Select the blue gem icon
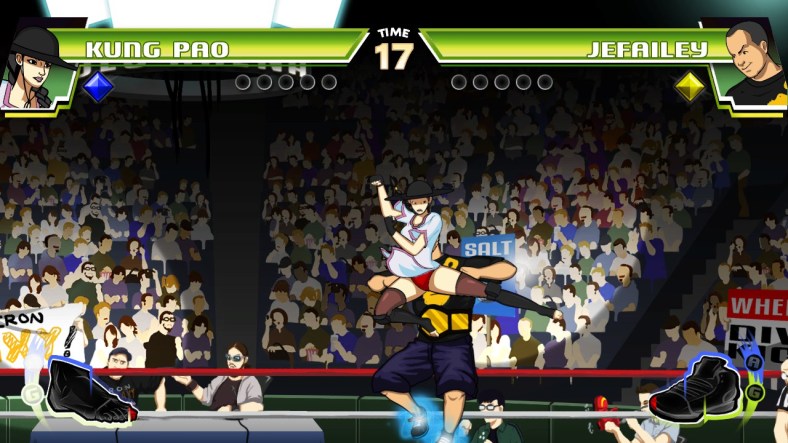Viewport: 788px width, 443px height. [97, 87]
